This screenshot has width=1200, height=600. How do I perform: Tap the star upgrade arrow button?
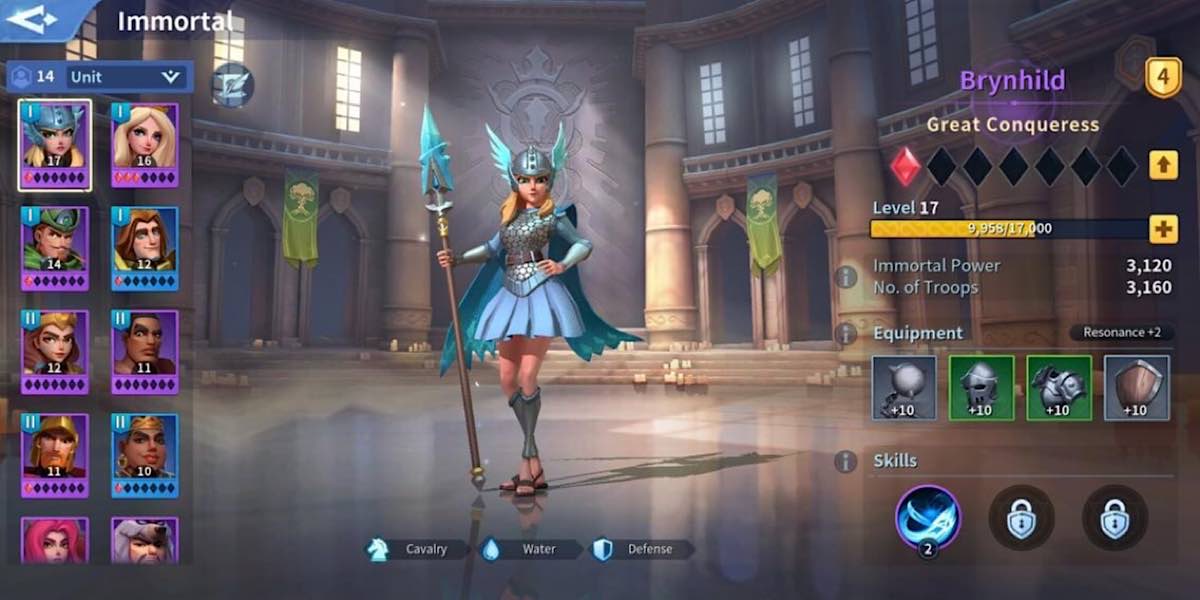pyautogui.click(x=1163, y=164)
